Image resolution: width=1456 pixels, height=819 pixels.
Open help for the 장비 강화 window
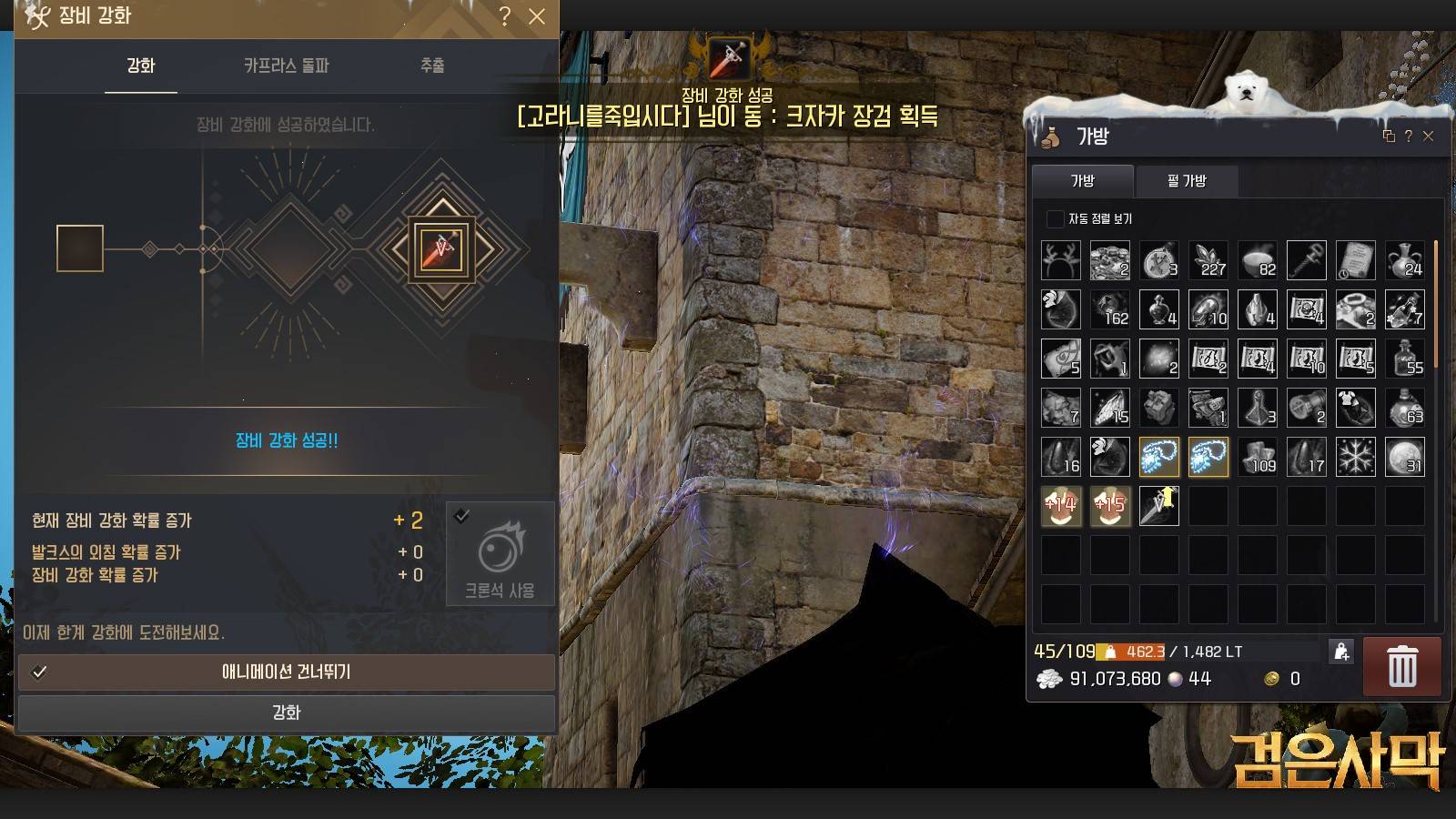[505, 16]
